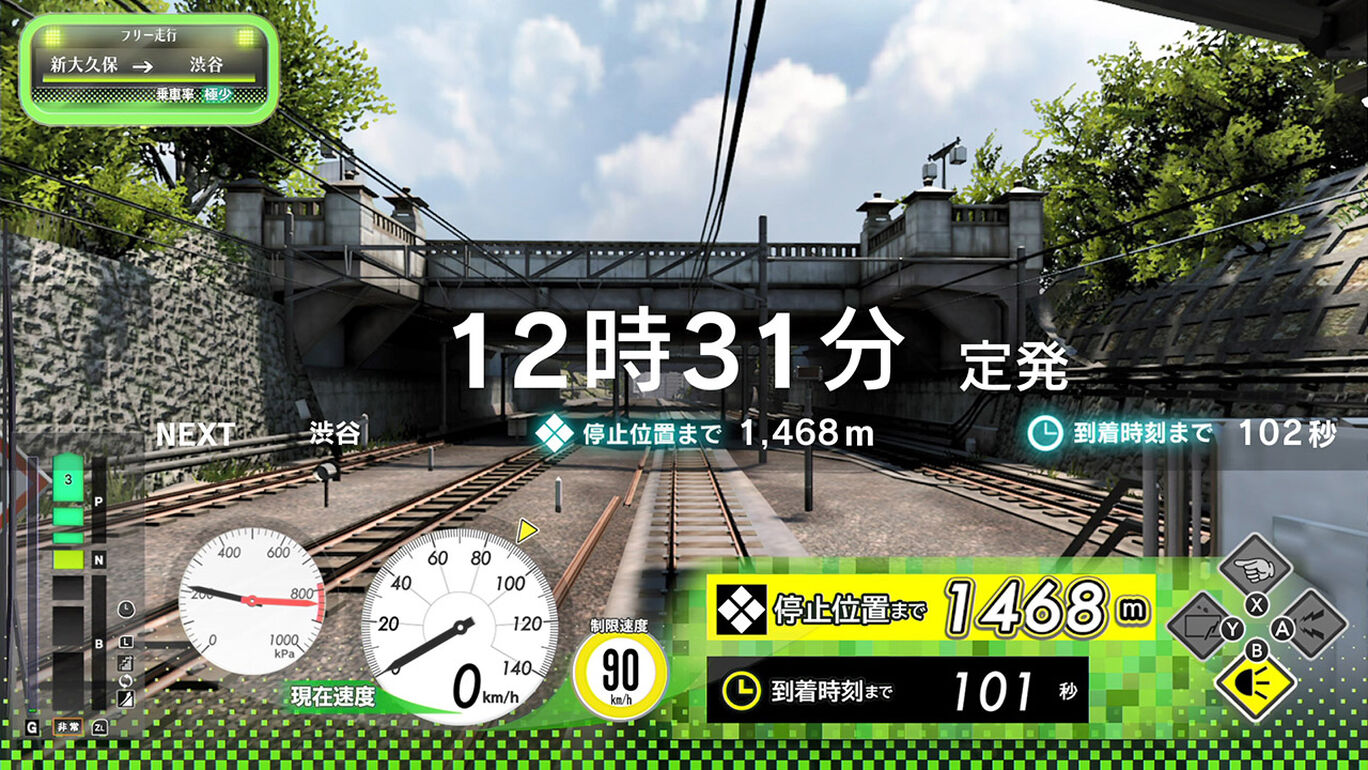Viewport: 1368px width, 770px height.
Task: Click the stairs gradient icon in left sidebar
Action: (124, 662)
